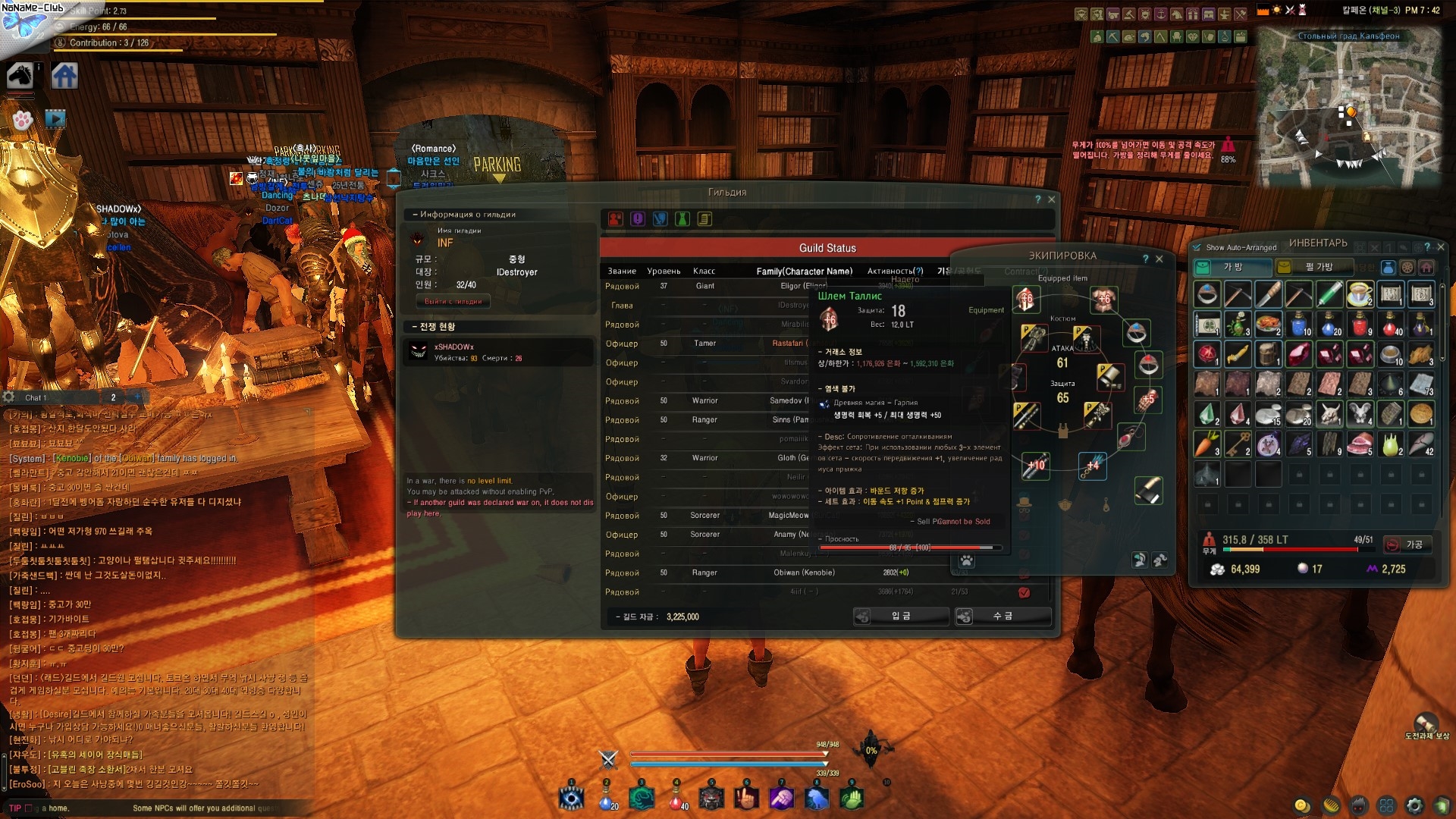
Task: Open the green flask icon guild tab
Action: click(x=682, y=219)
